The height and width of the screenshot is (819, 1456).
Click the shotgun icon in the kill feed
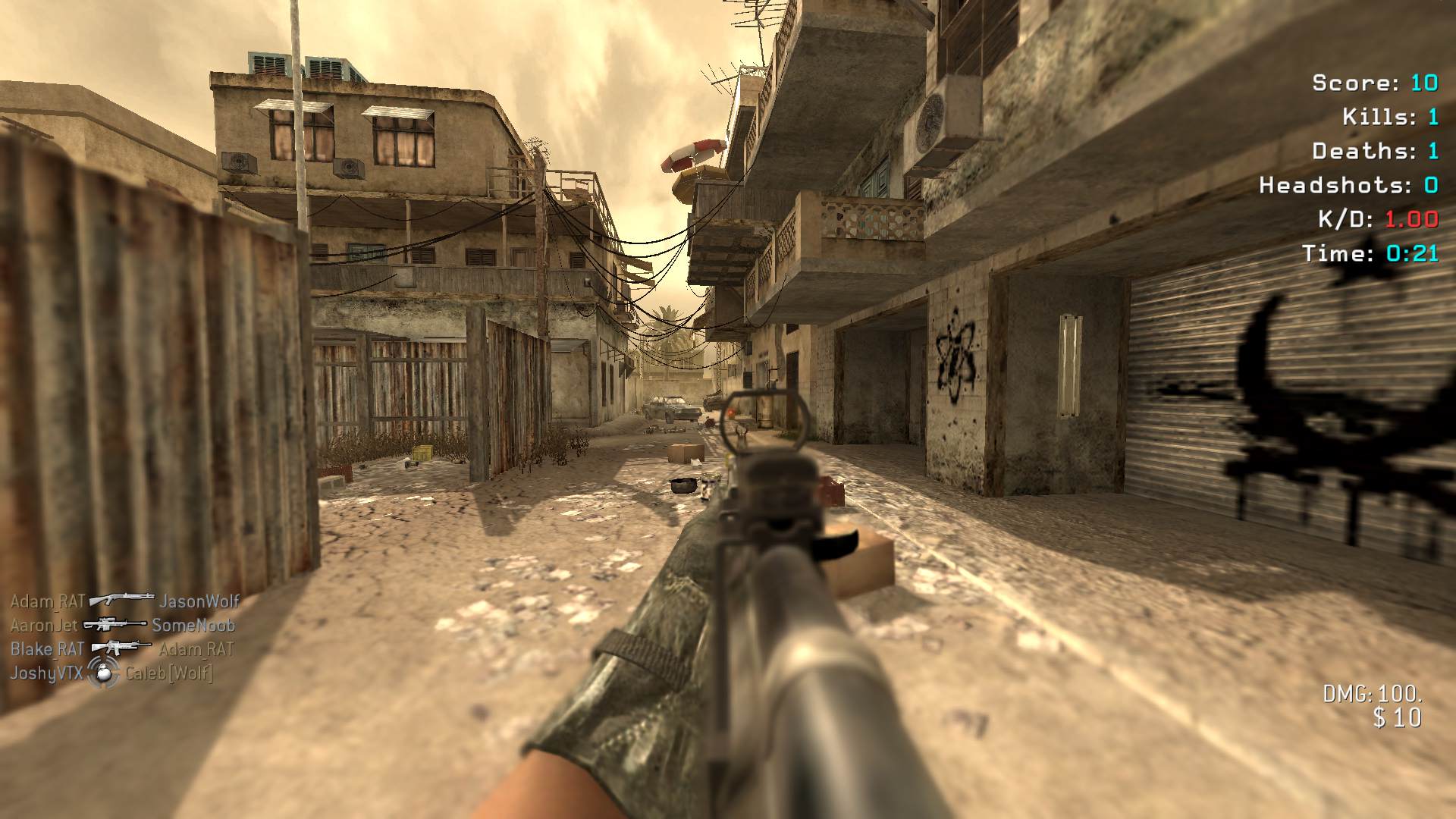point(121,600)
